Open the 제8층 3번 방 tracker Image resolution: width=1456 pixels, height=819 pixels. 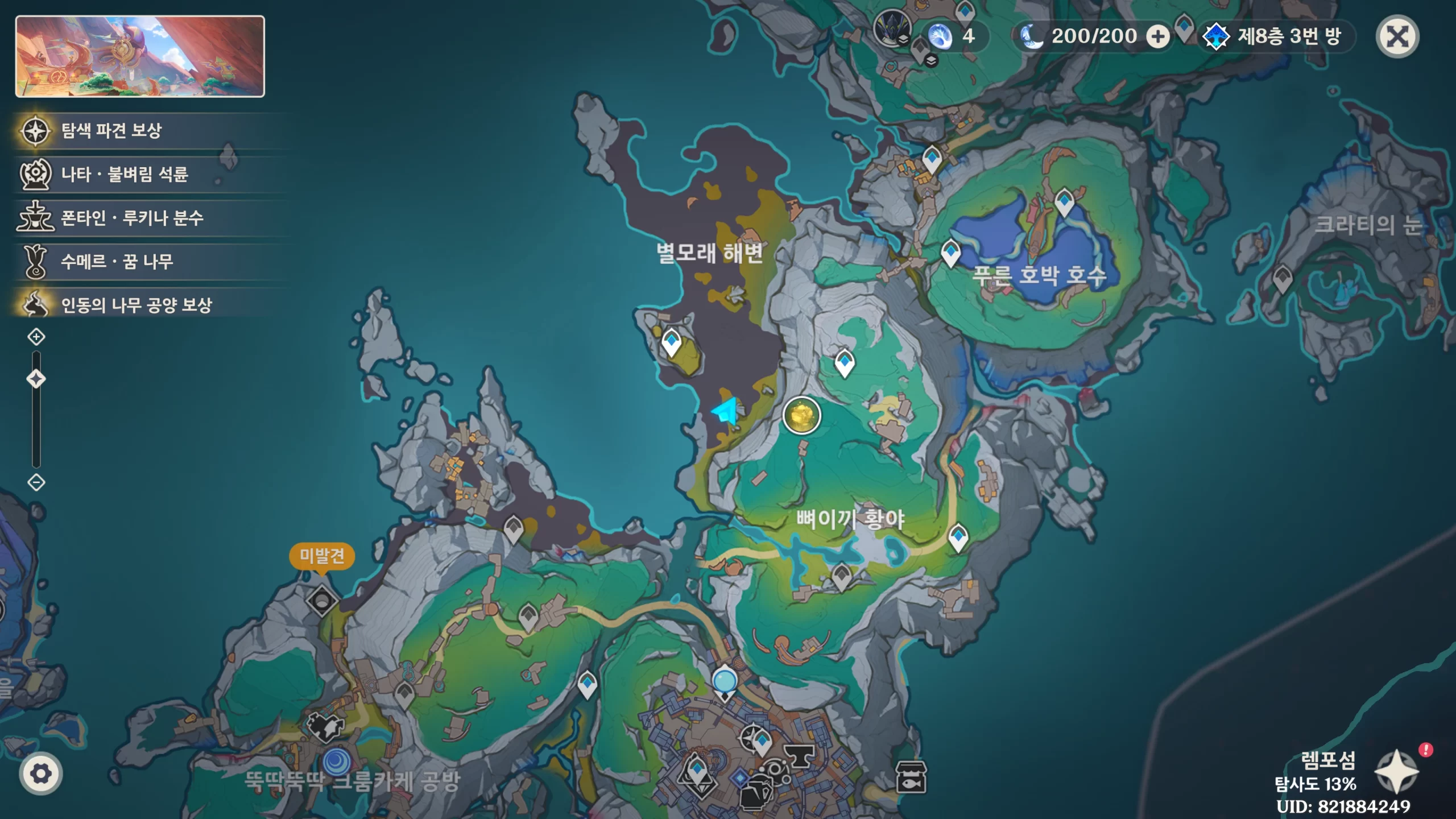1277,37
